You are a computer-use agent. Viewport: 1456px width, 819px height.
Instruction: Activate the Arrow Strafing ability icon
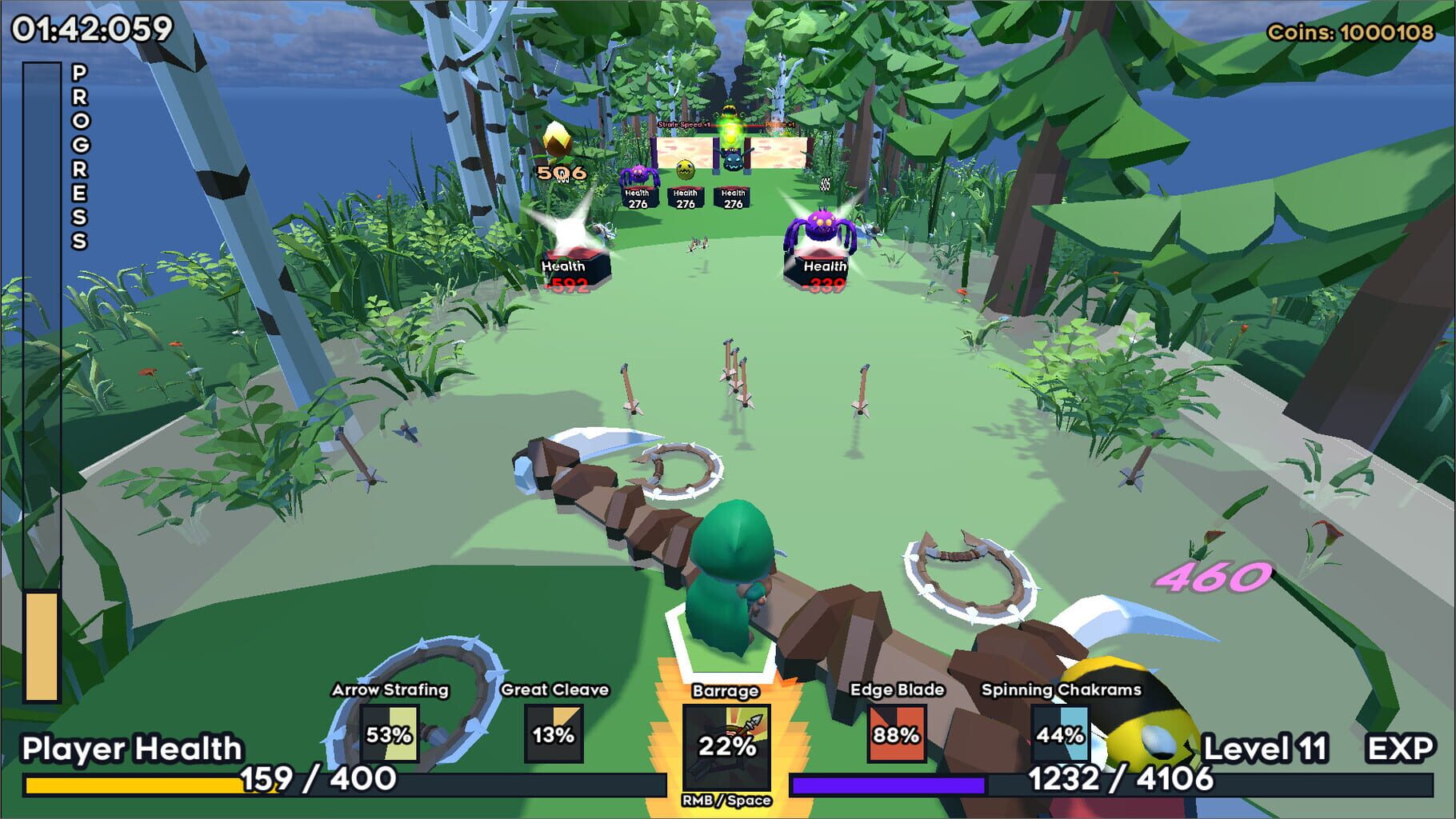click(389, 733)
